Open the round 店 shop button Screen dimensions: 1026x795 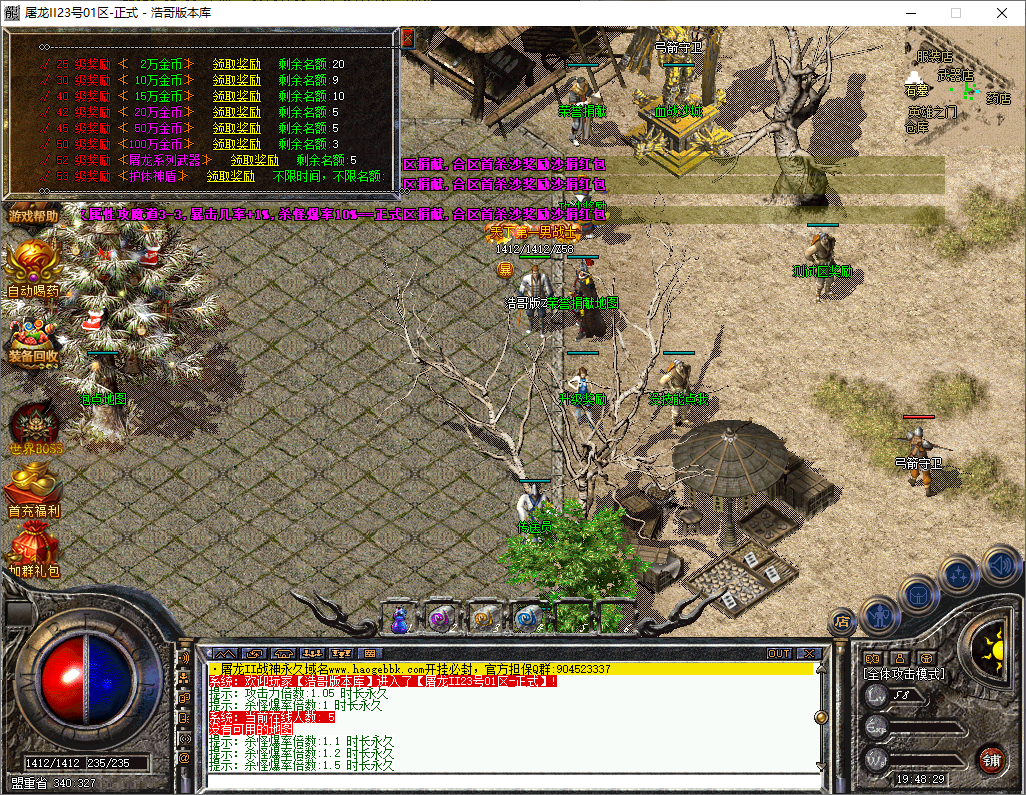[841, 621]
